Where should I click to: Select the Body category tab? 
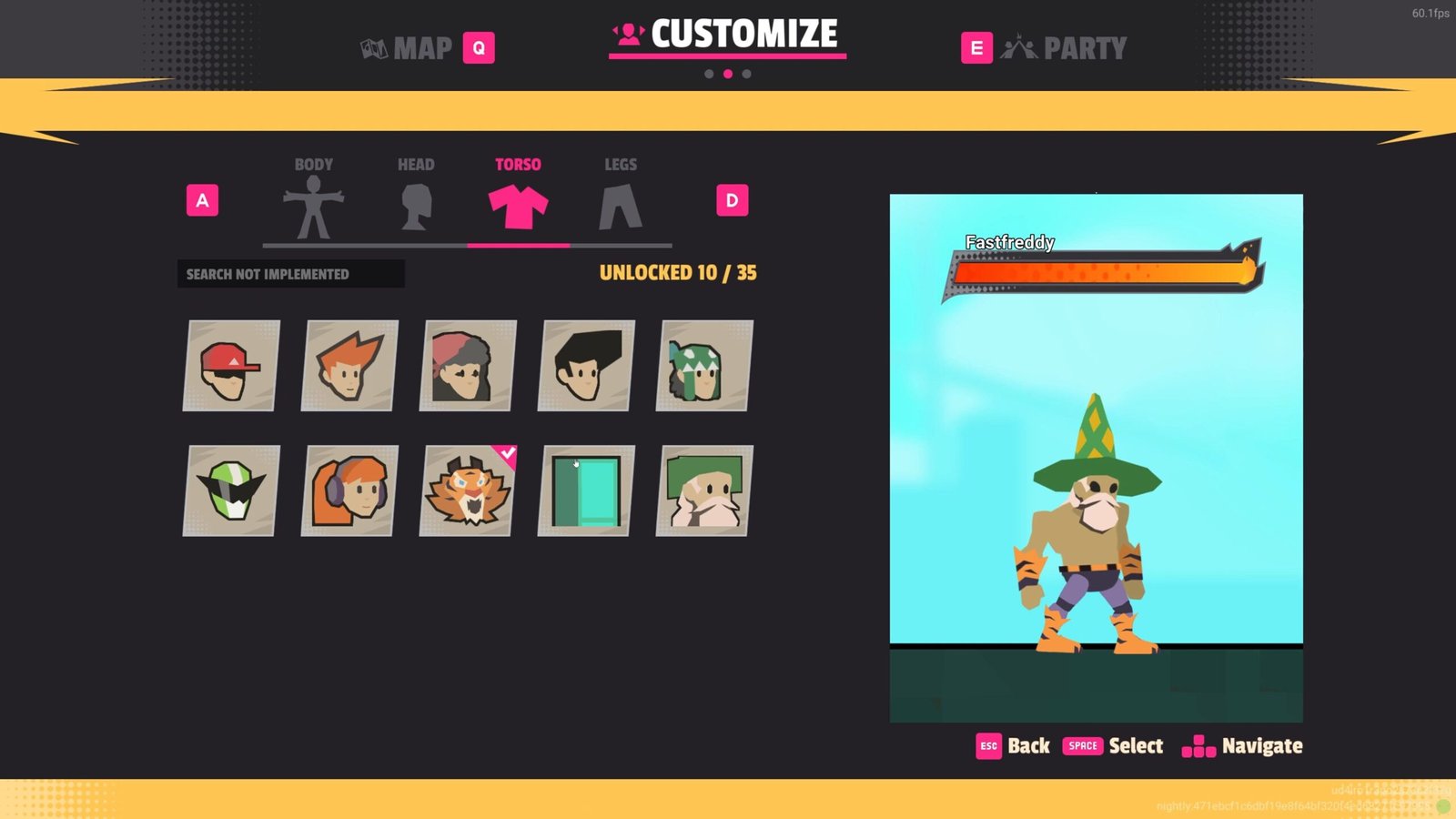tap(313, 200)
